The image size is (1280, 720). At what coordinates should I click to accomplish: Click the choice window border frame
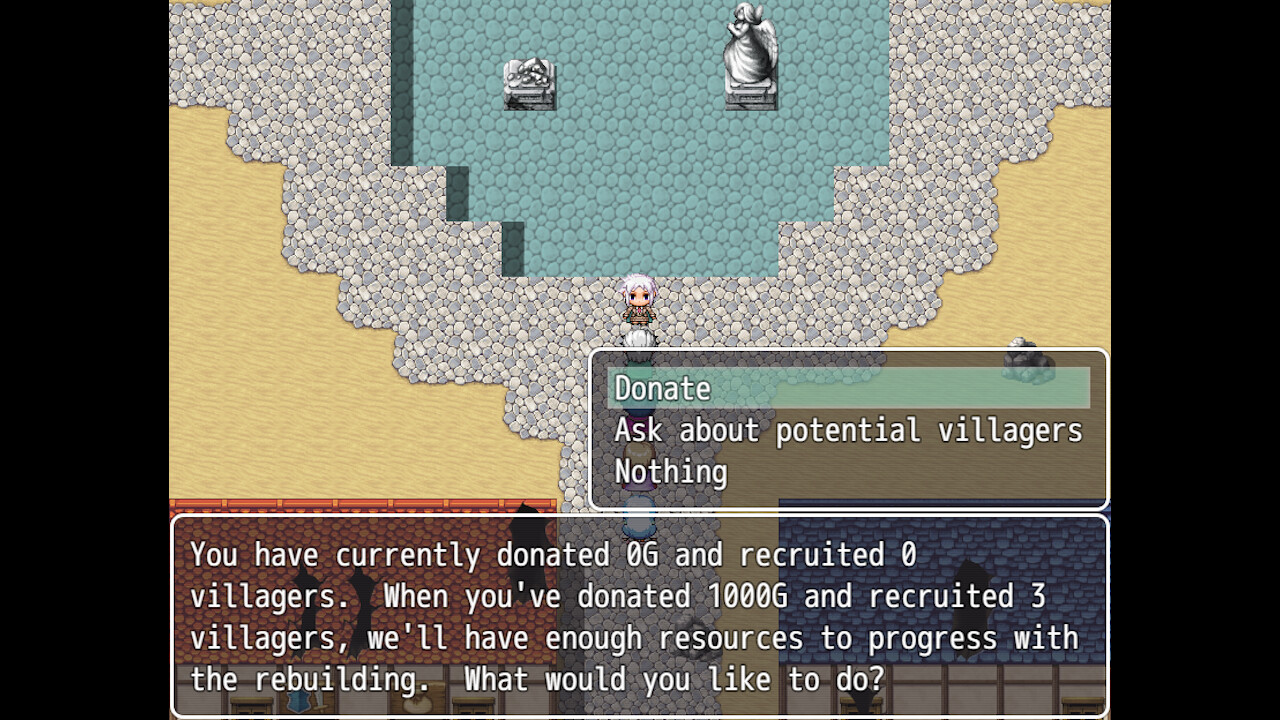pyautogui.click(x=850, y=352)
